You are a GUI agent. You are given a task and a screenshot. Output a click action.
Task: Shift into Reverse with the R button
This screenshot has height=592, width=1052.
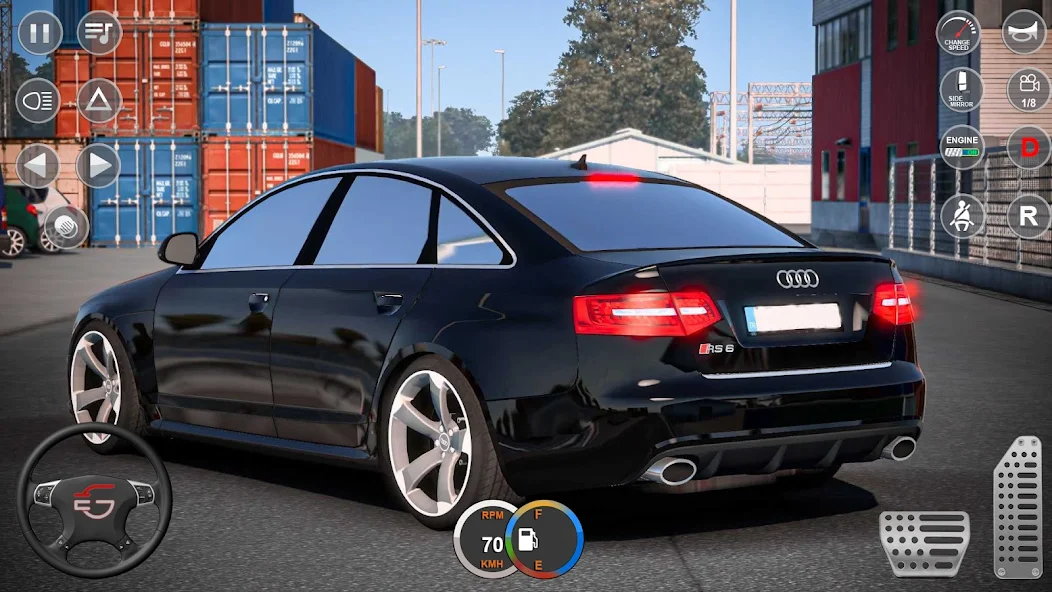(x=1028, y=215)
